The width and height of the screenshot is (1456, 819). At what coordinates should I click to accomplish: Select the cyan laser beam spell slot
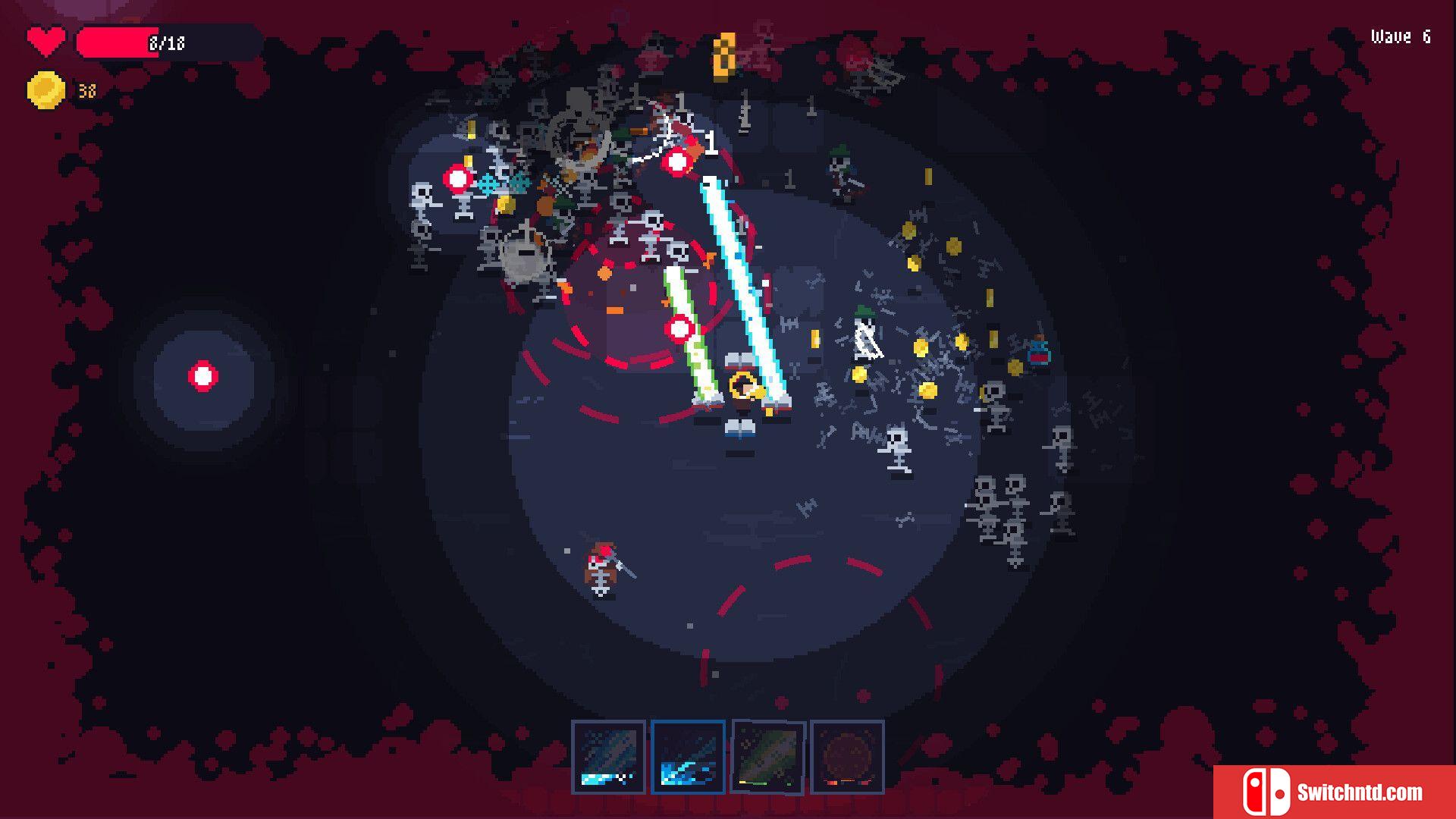[x=608, y=757]
